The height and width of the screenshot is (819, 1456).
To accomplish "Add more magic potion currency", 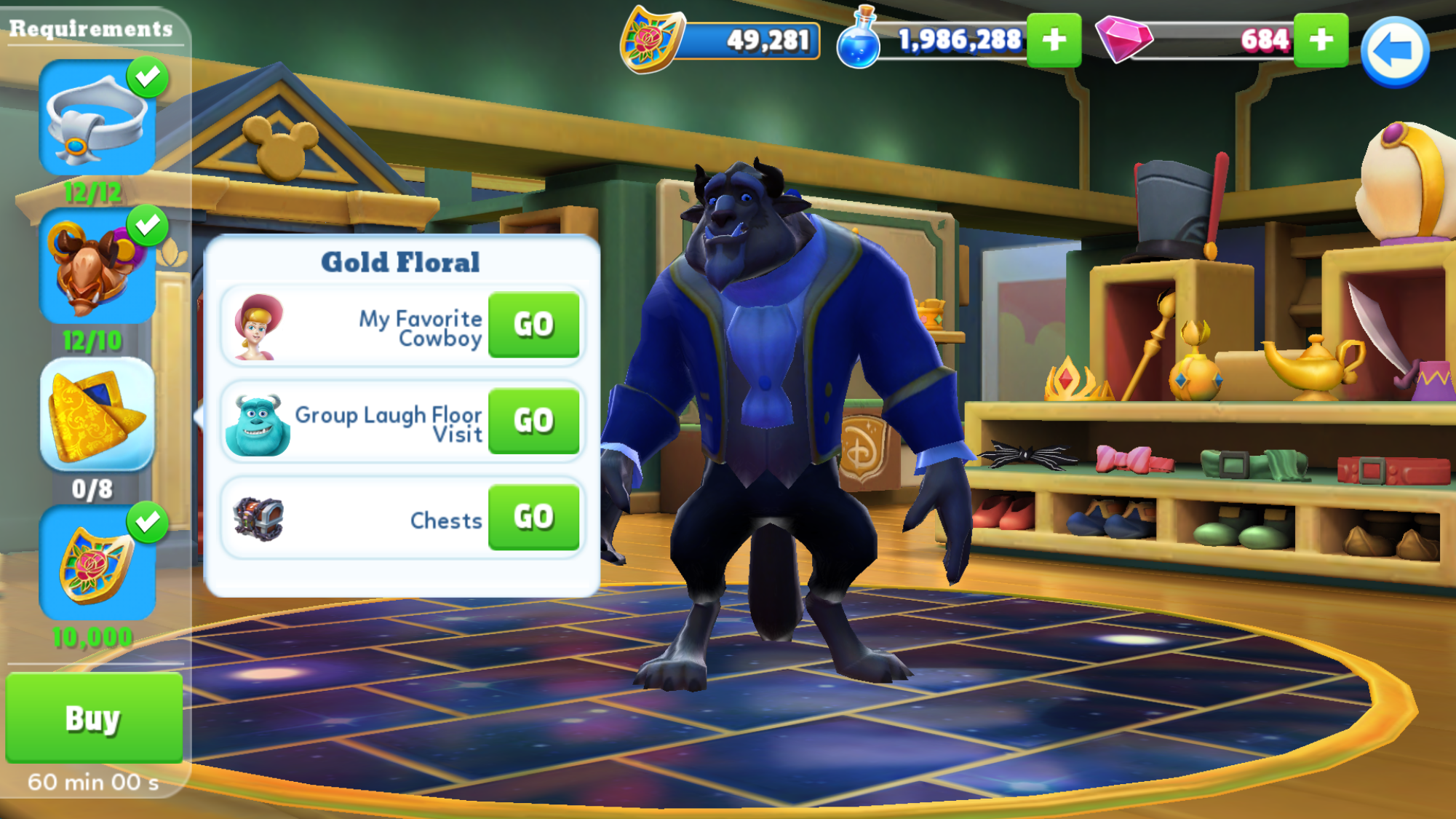I will pyautogui.click(x=1053, y=40).
